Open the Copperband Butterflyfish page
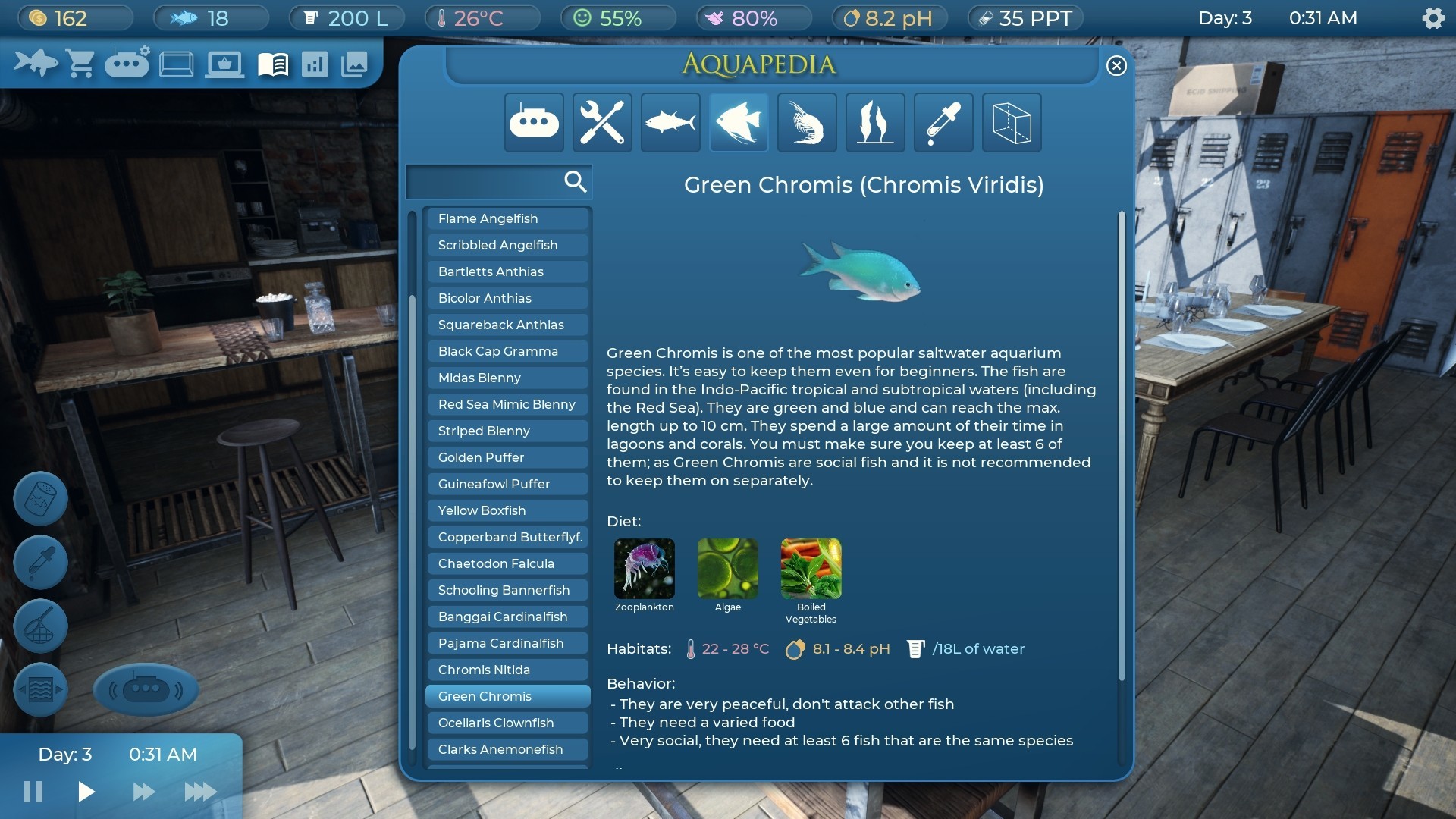 point(507,537)
